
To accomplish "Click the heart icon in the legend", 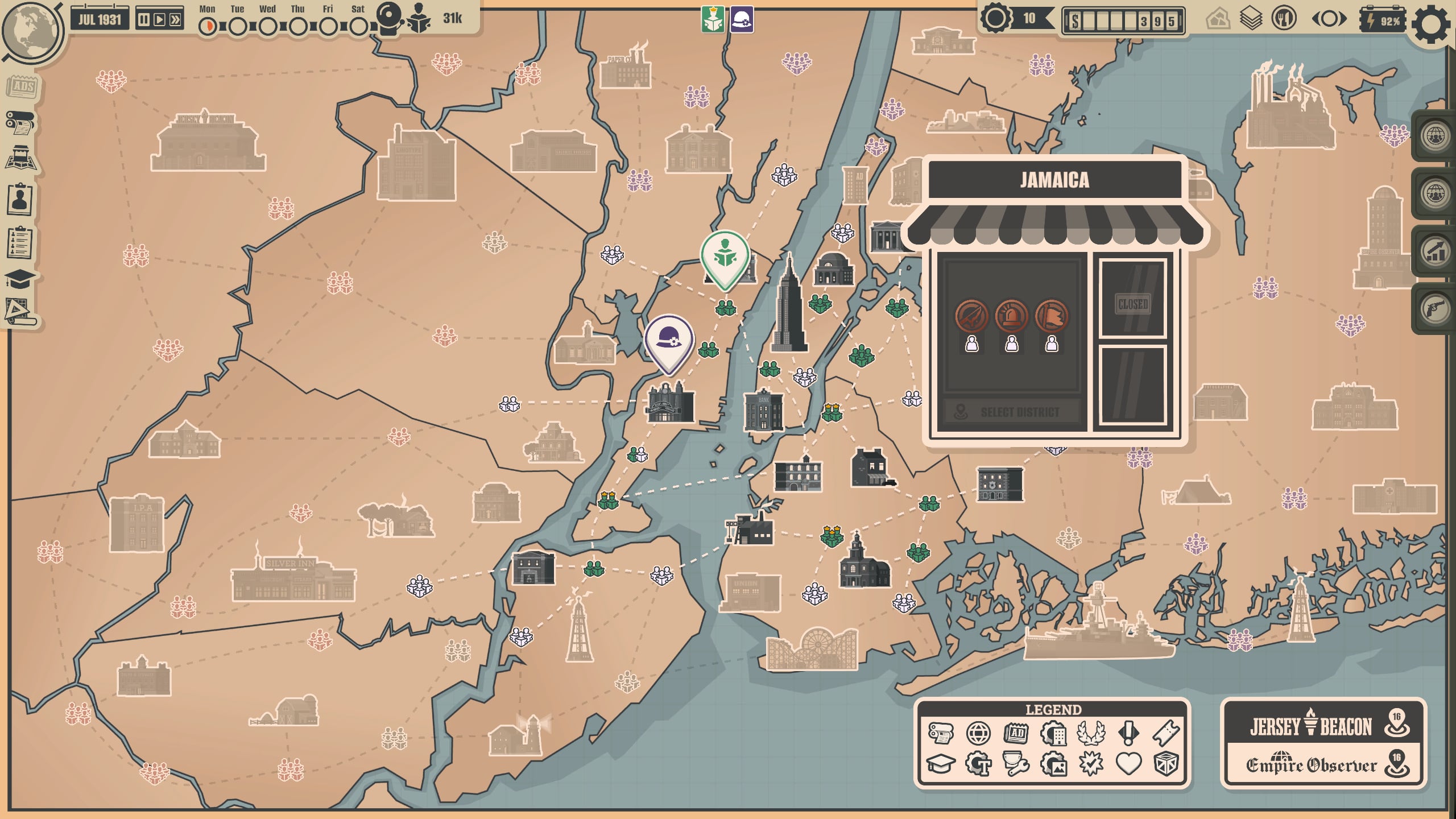I will (1128, 763).
